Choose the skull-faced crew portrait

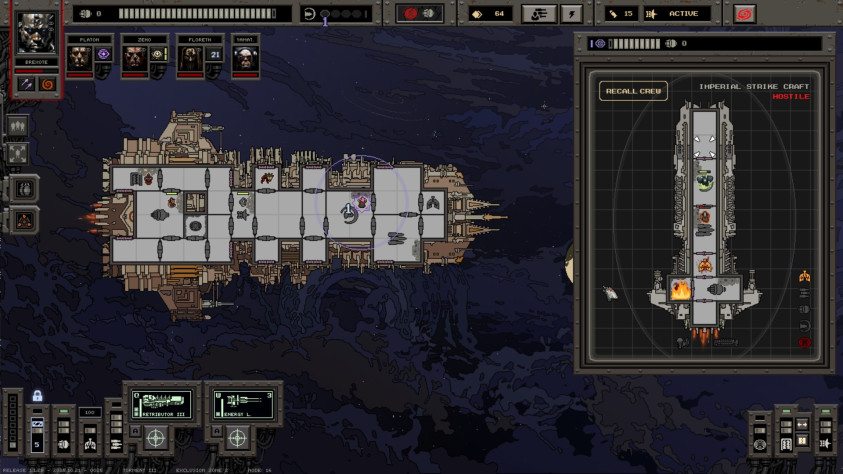click(x=245, y=59)
